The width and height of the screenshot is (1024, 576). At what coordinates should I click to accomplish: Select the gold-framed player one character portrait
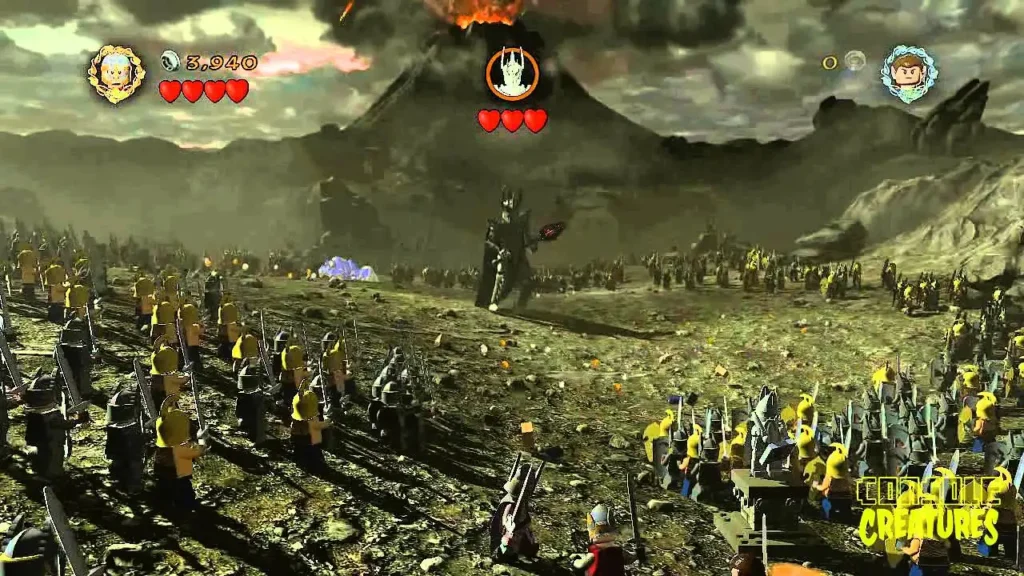116,74
